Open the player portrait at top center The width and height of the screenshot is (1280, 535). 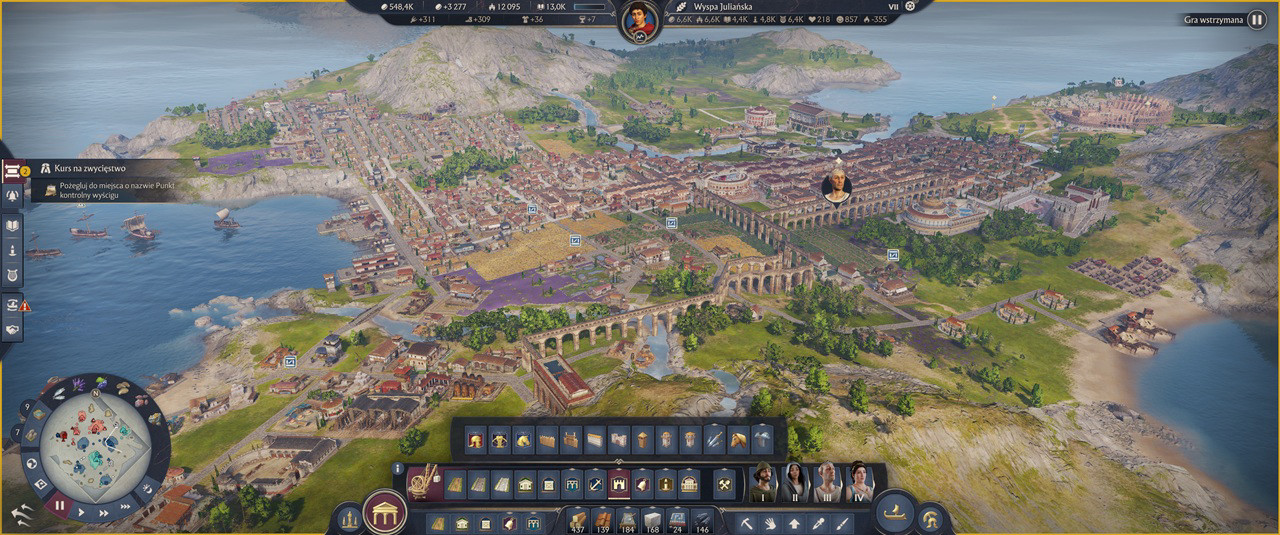click(639, 20)
